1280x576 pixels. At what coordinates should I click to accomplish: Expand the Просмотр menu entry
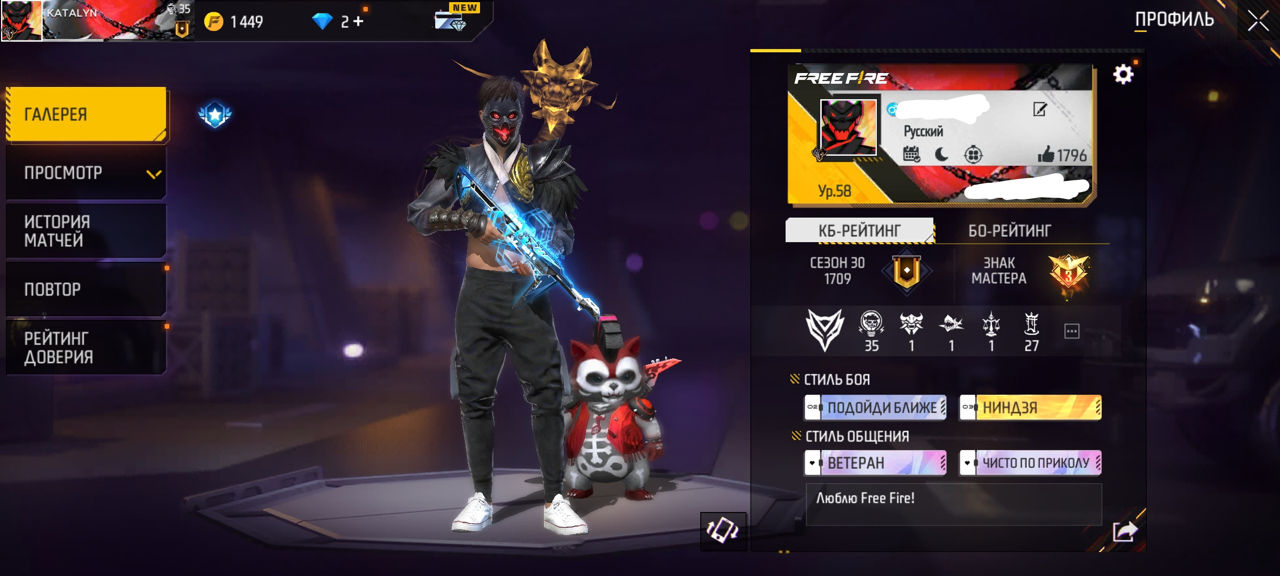click(x=86, y=173)
